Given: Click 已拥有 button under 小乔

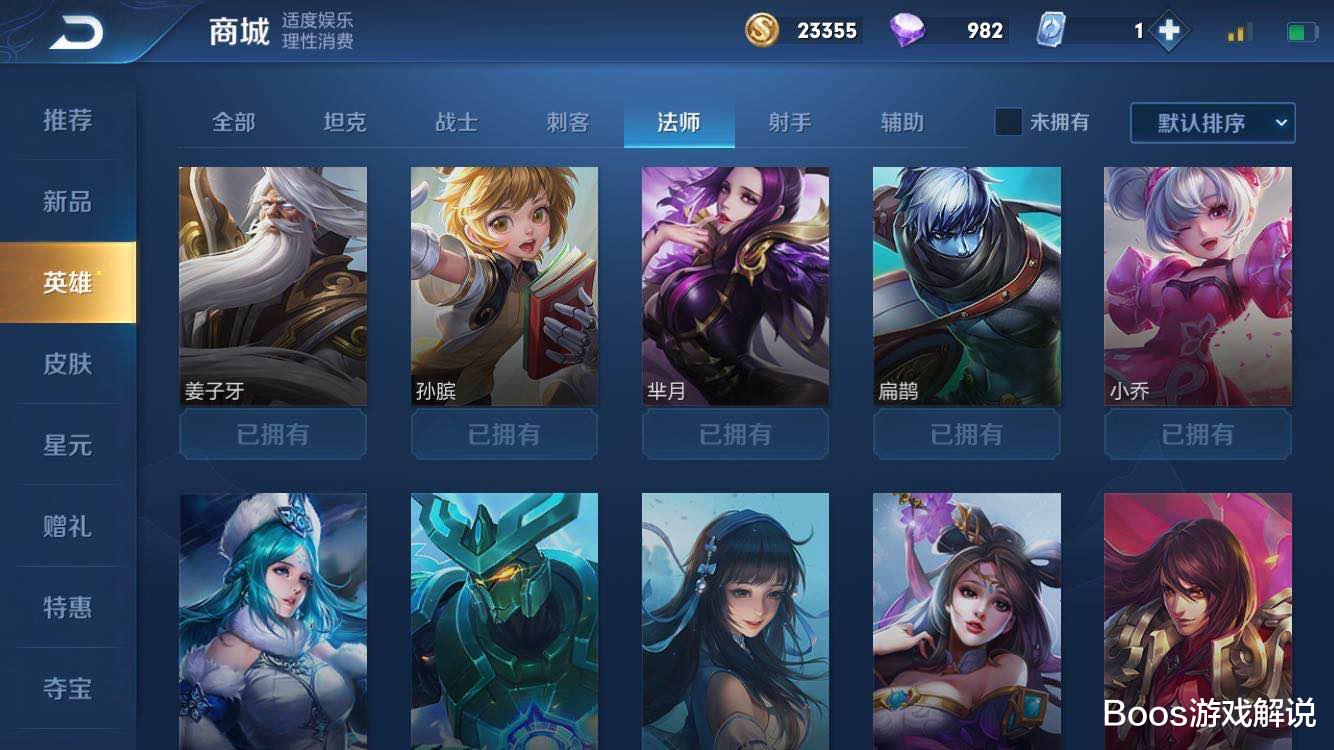Looking at the screenshot, I should coord(1198,434).
